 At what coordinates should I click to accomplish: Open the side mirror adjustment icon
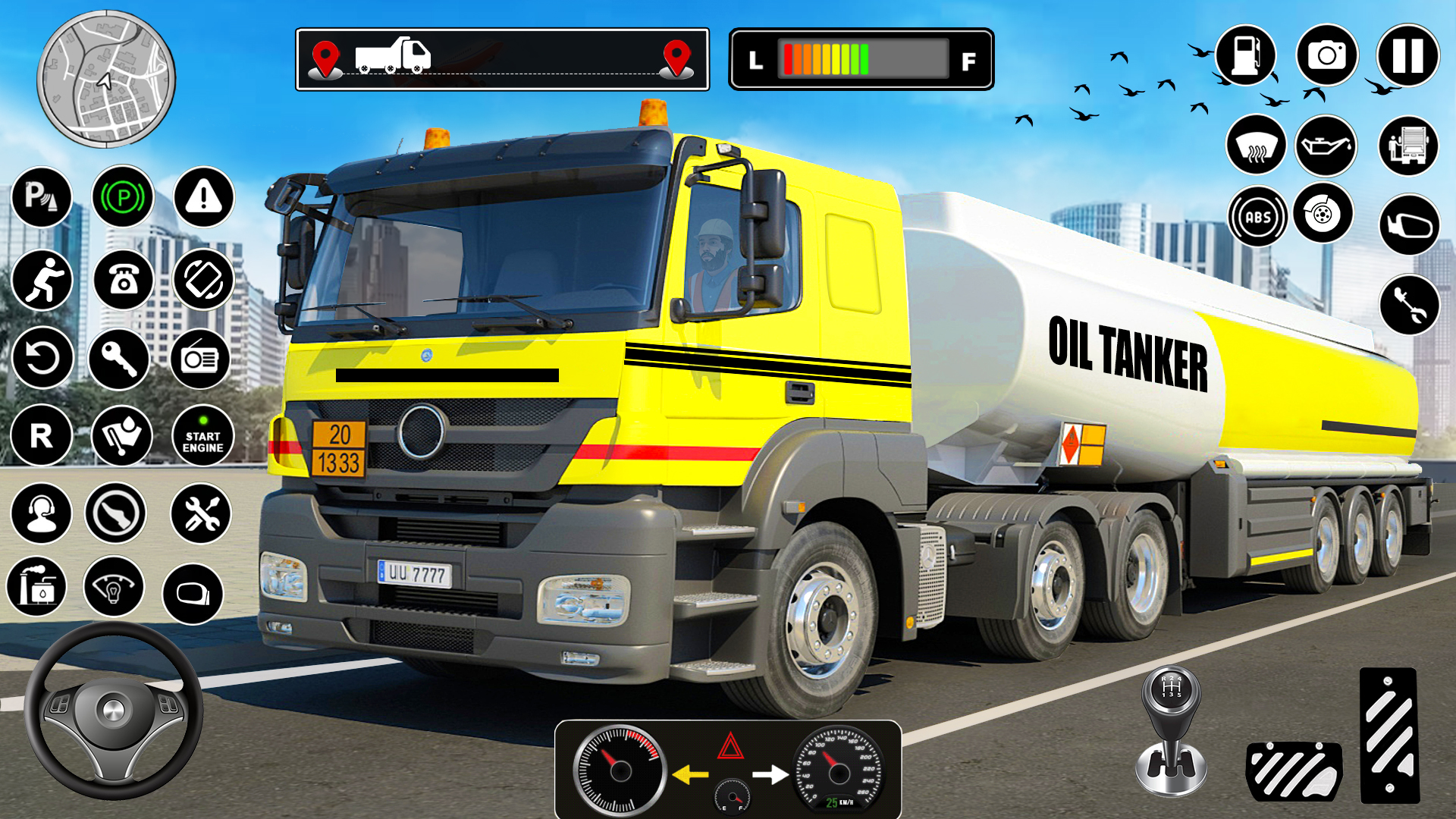coord(1408,225)
